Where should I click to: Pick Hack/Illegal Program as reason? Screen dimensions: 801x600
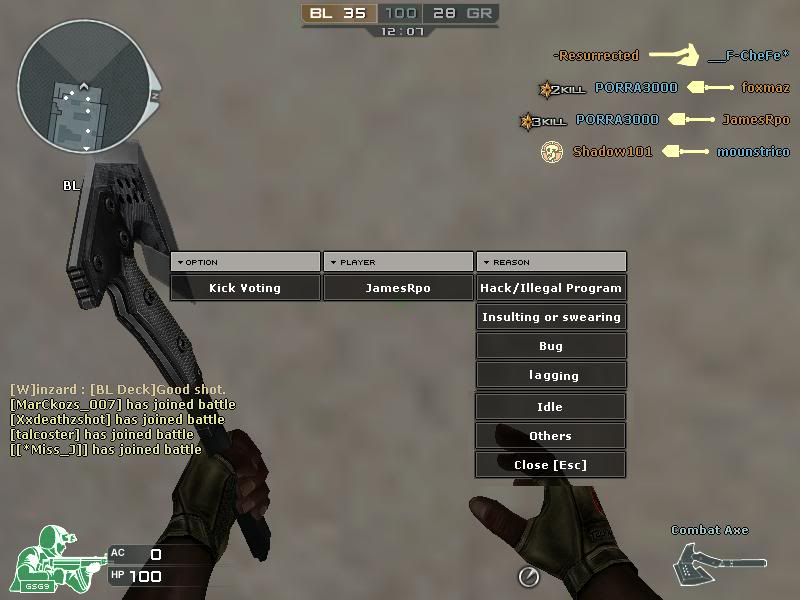point(551,288)
